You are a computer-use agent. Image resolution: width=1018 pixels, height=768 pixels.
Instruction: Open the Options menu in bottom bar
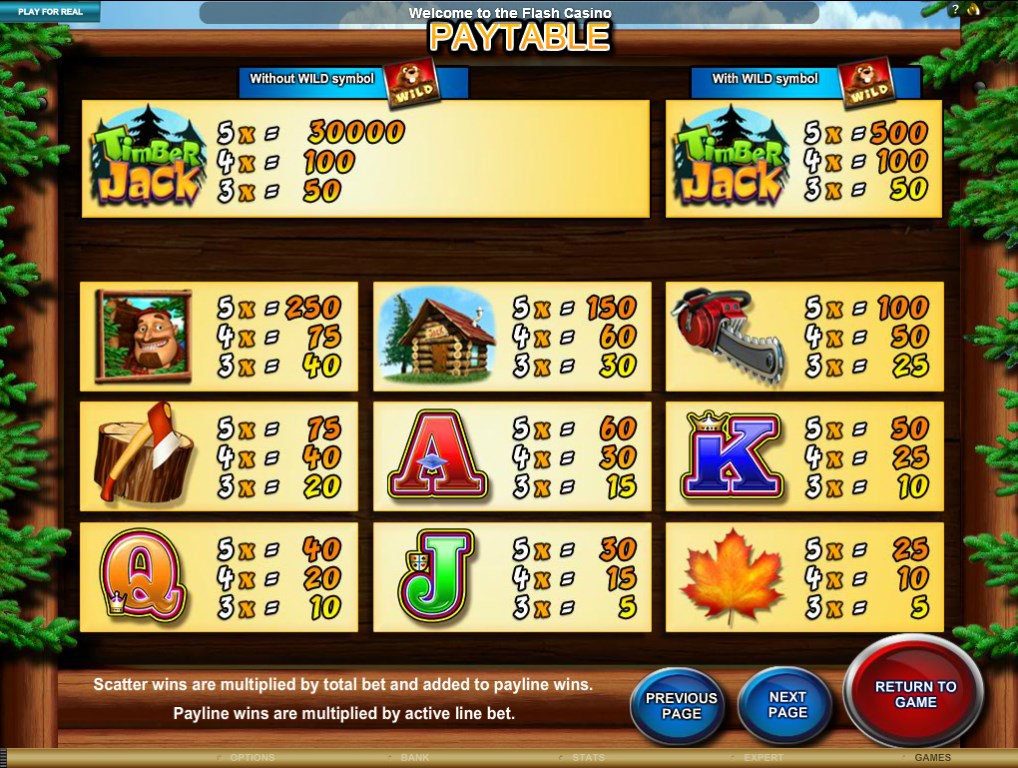250,758
